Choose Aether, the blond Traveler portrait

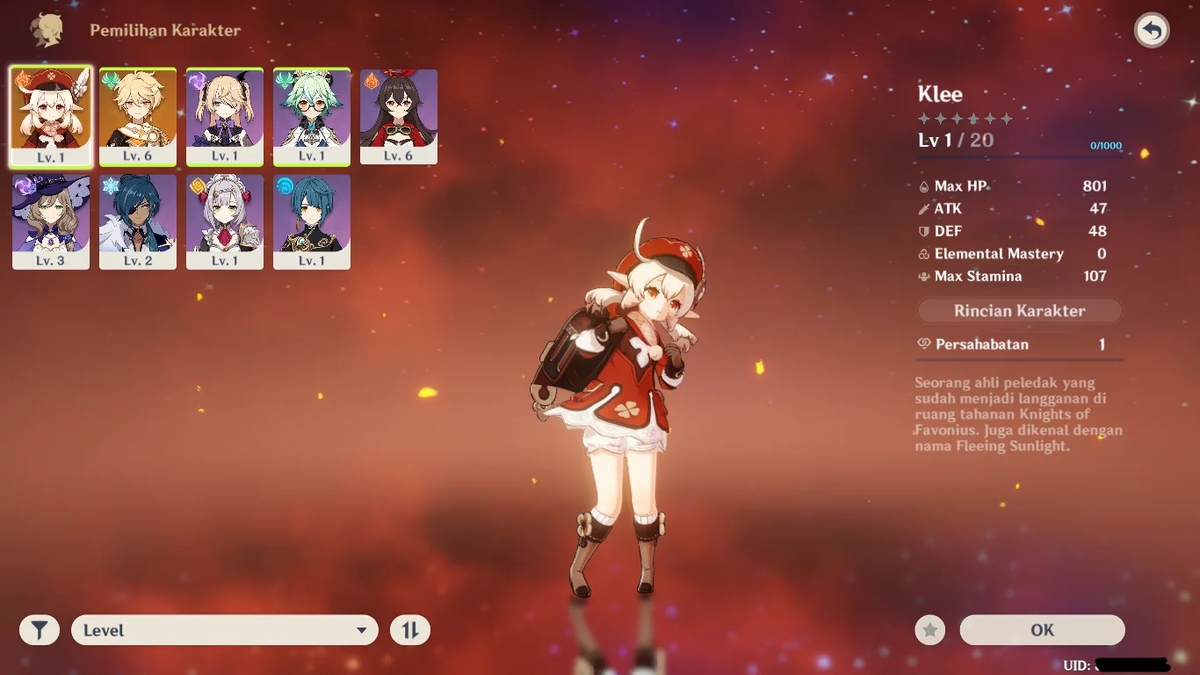point(138,115)
